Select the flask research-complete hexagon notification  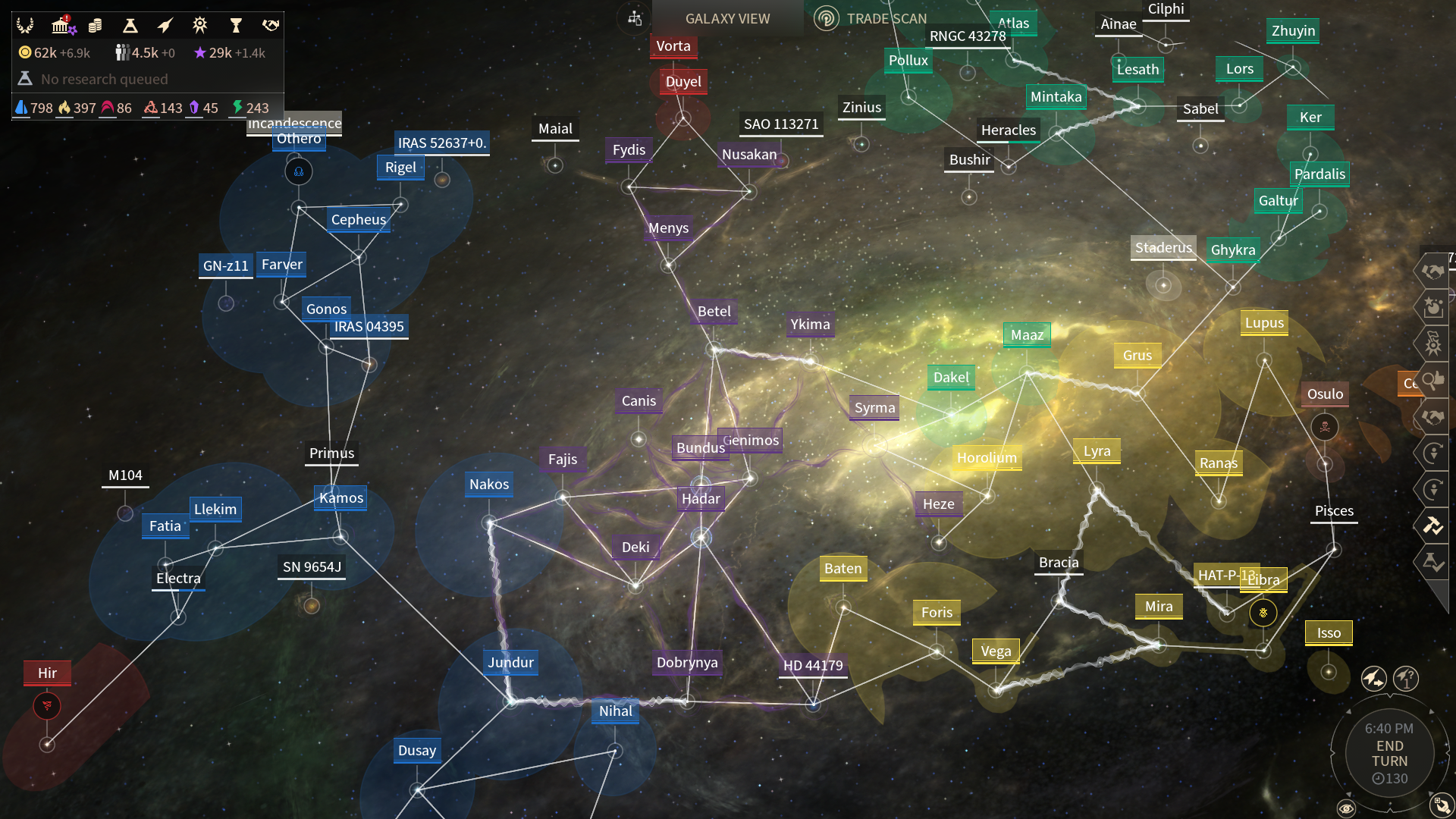point(1434,562)
